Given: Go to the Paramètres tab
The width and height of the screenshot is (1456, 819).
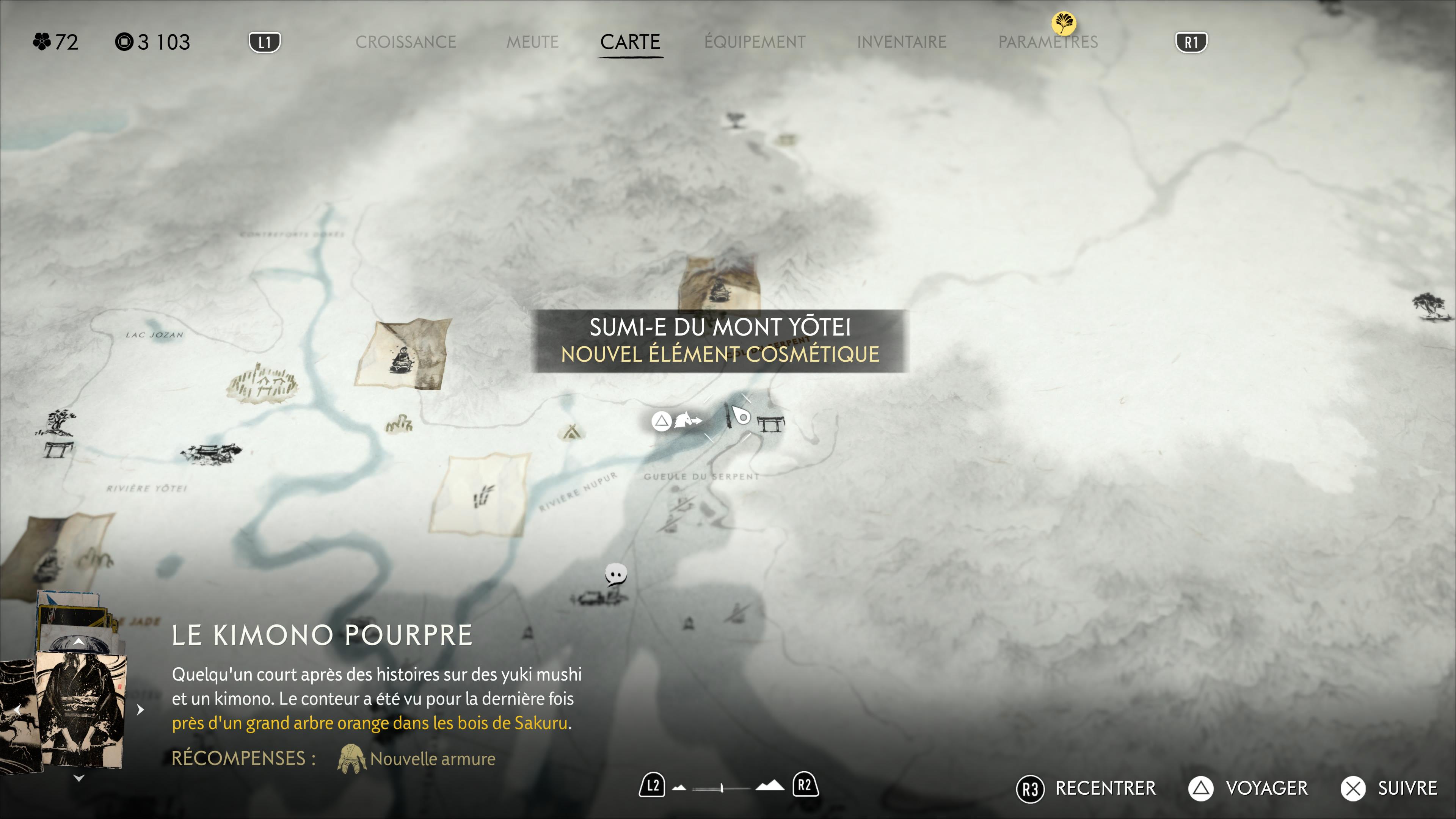Looking at the screenshot, I should click(1047, 42).
